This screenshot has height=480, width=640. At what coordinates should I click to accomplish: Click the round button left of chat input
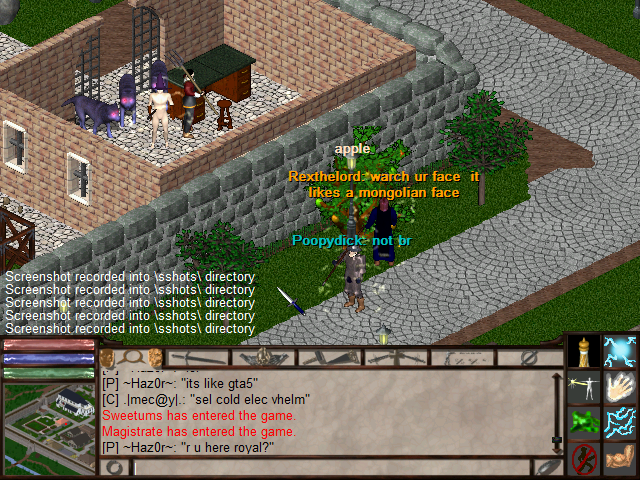pyautogui.click(x=115, y=467)
